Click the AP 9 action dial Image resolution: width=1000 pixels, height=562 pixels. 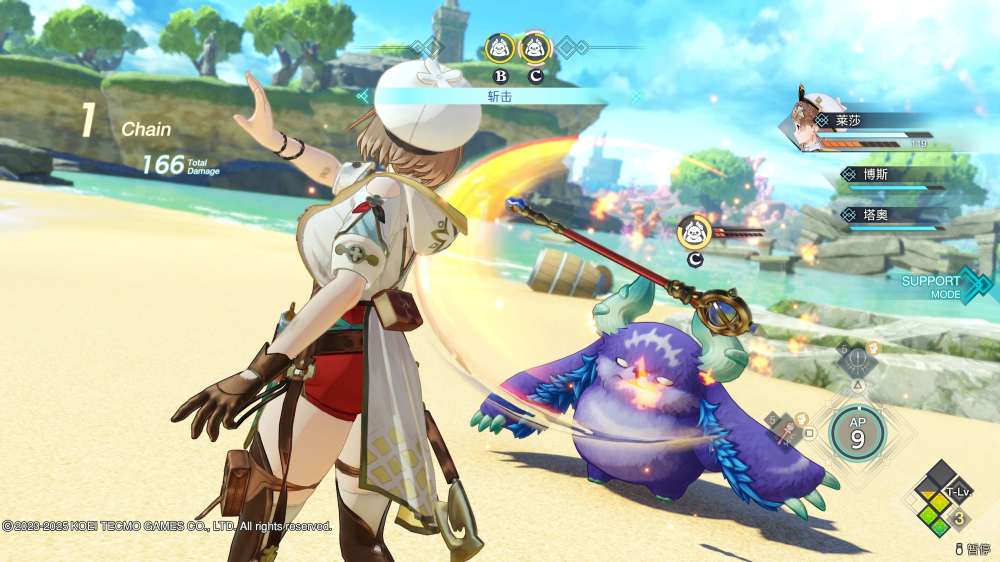point(857,431)
